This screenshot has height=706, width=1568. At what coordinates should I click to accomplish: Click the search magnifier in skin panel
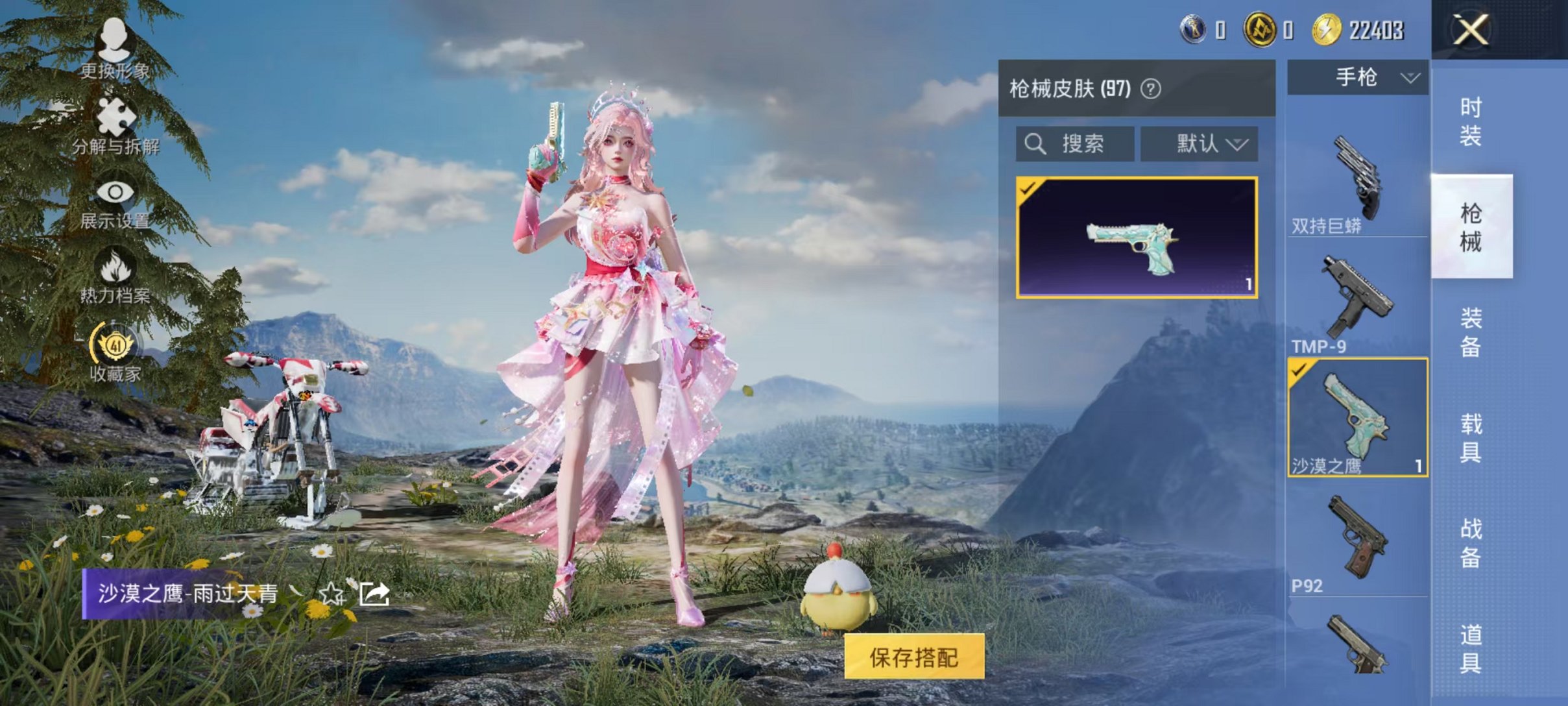tap(1035, 144)
